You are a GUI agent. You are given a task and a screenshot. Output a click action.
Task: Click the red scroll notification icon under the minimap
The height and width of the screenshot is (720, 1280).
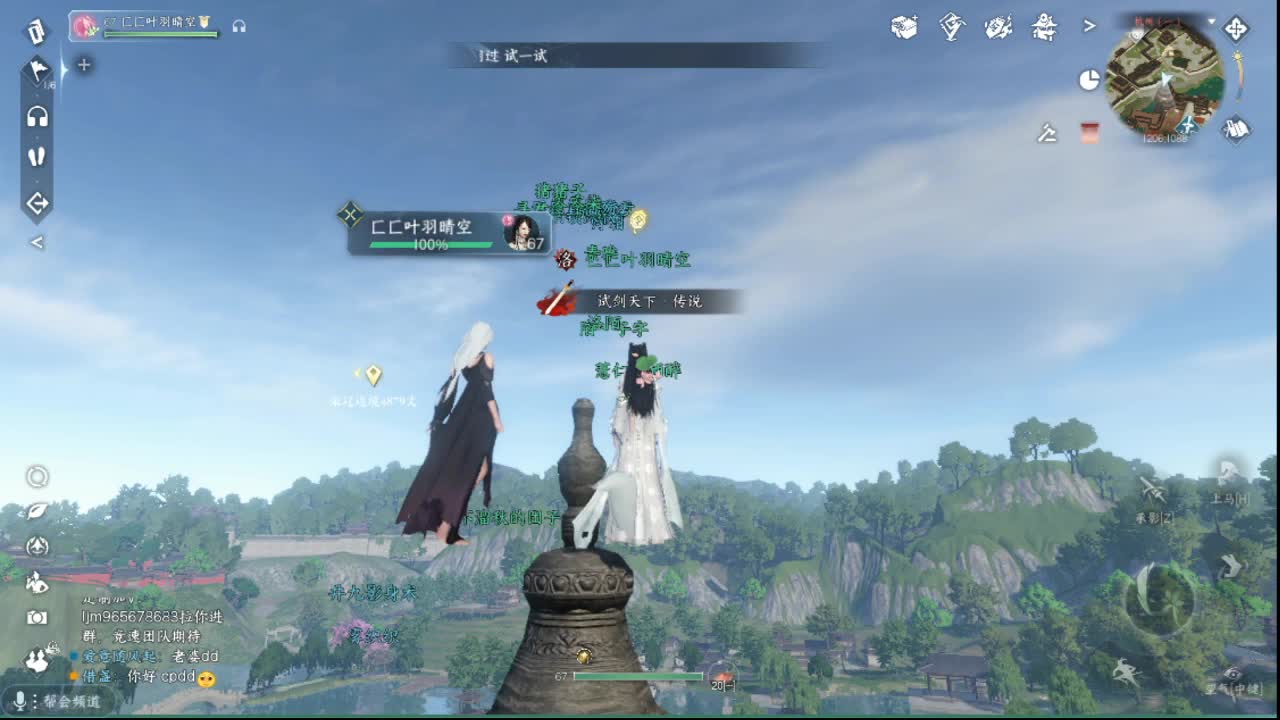1087,134
